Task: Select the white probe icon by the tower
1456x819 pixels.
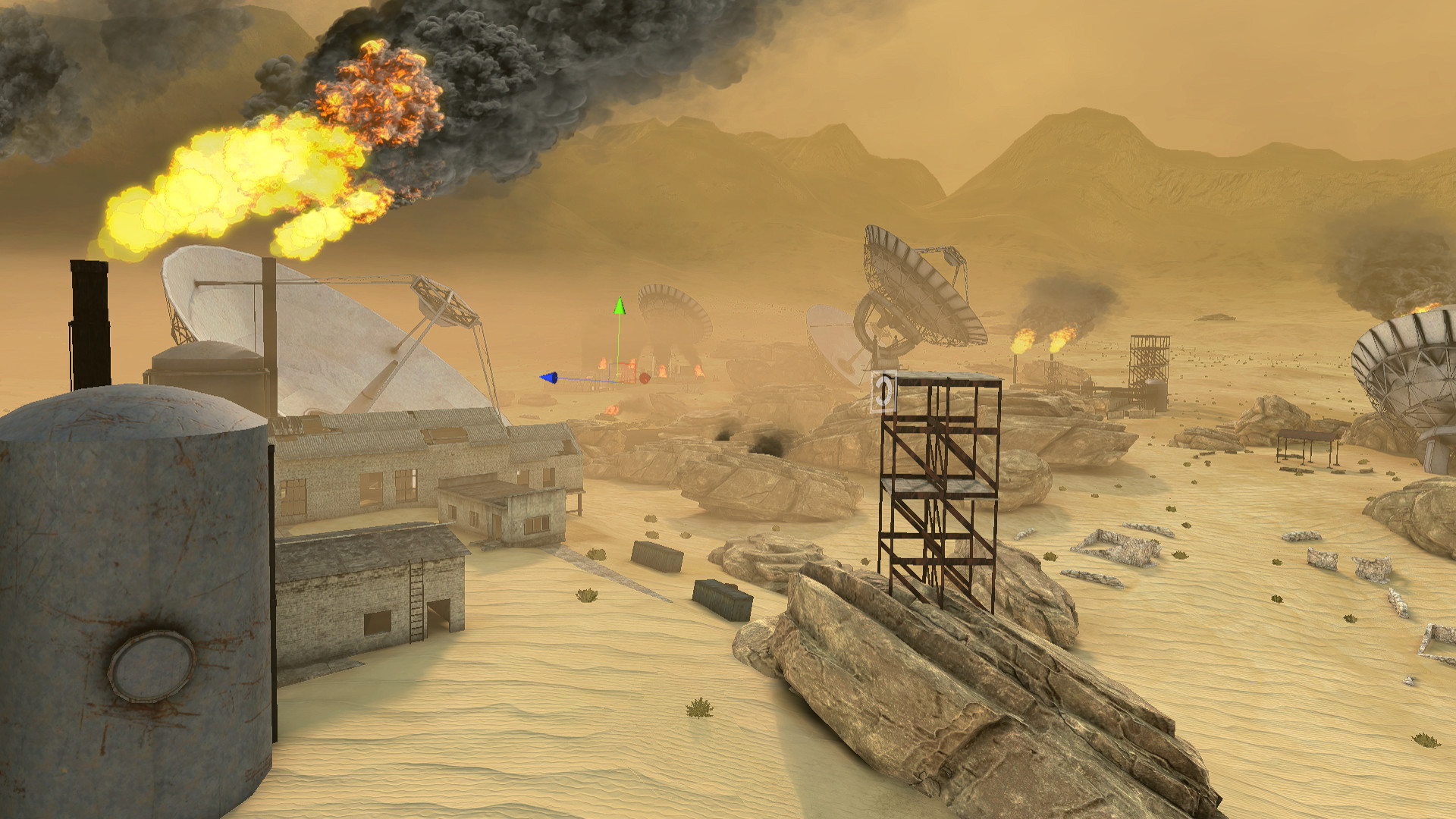Action: point(883,392)
